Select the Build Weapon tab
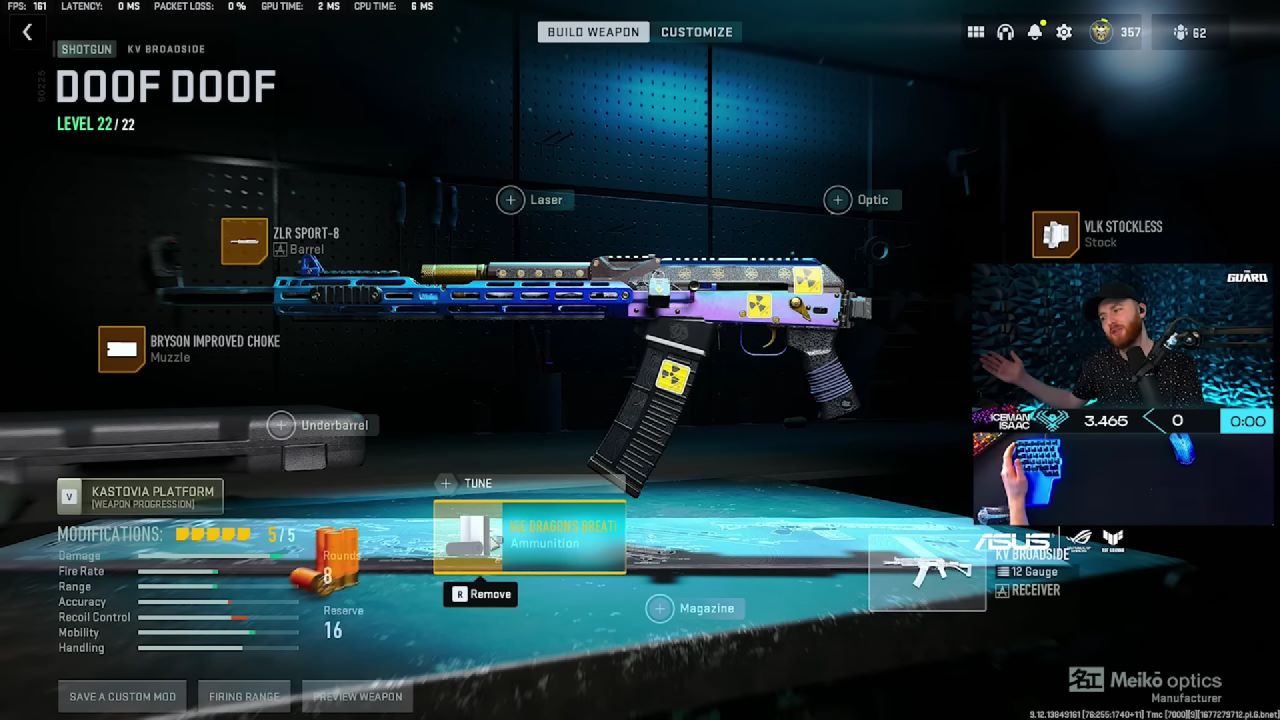Screen dimensions: 1280x720 click(x=593, y=31)
